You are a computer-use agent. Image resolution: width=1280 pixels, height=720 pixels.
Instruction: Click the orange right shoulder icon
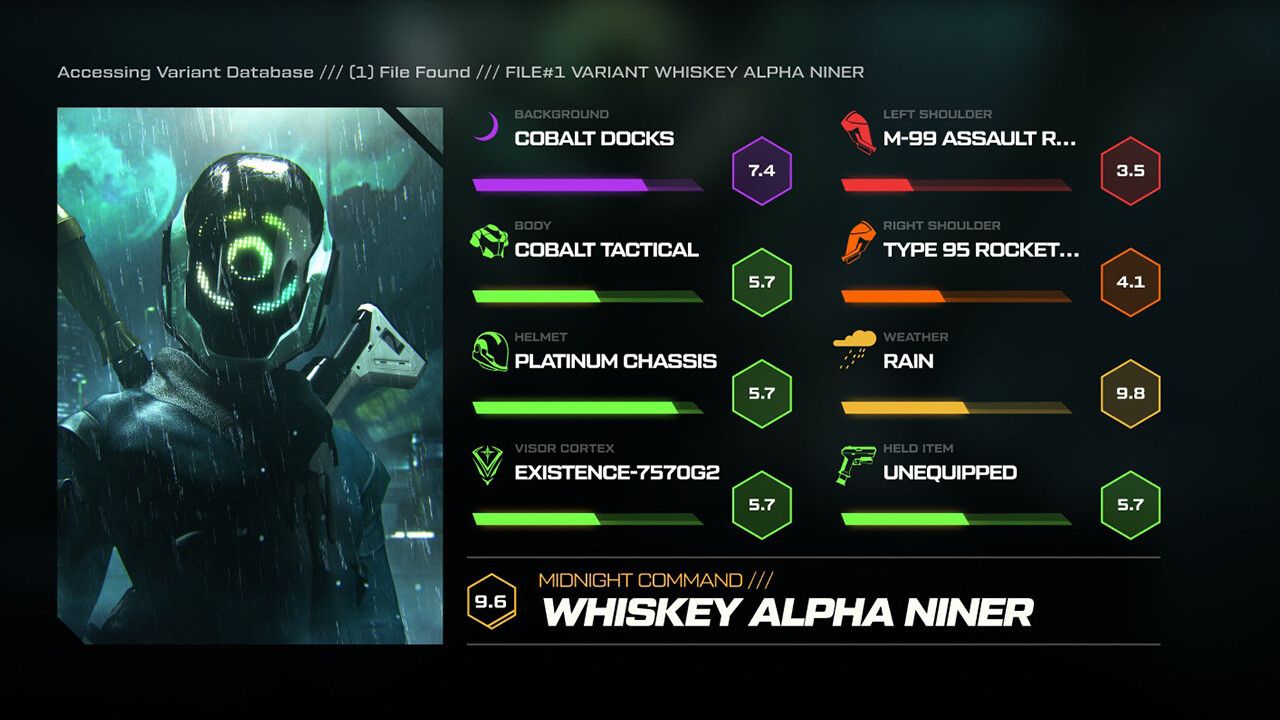click(x=858, y=242)
